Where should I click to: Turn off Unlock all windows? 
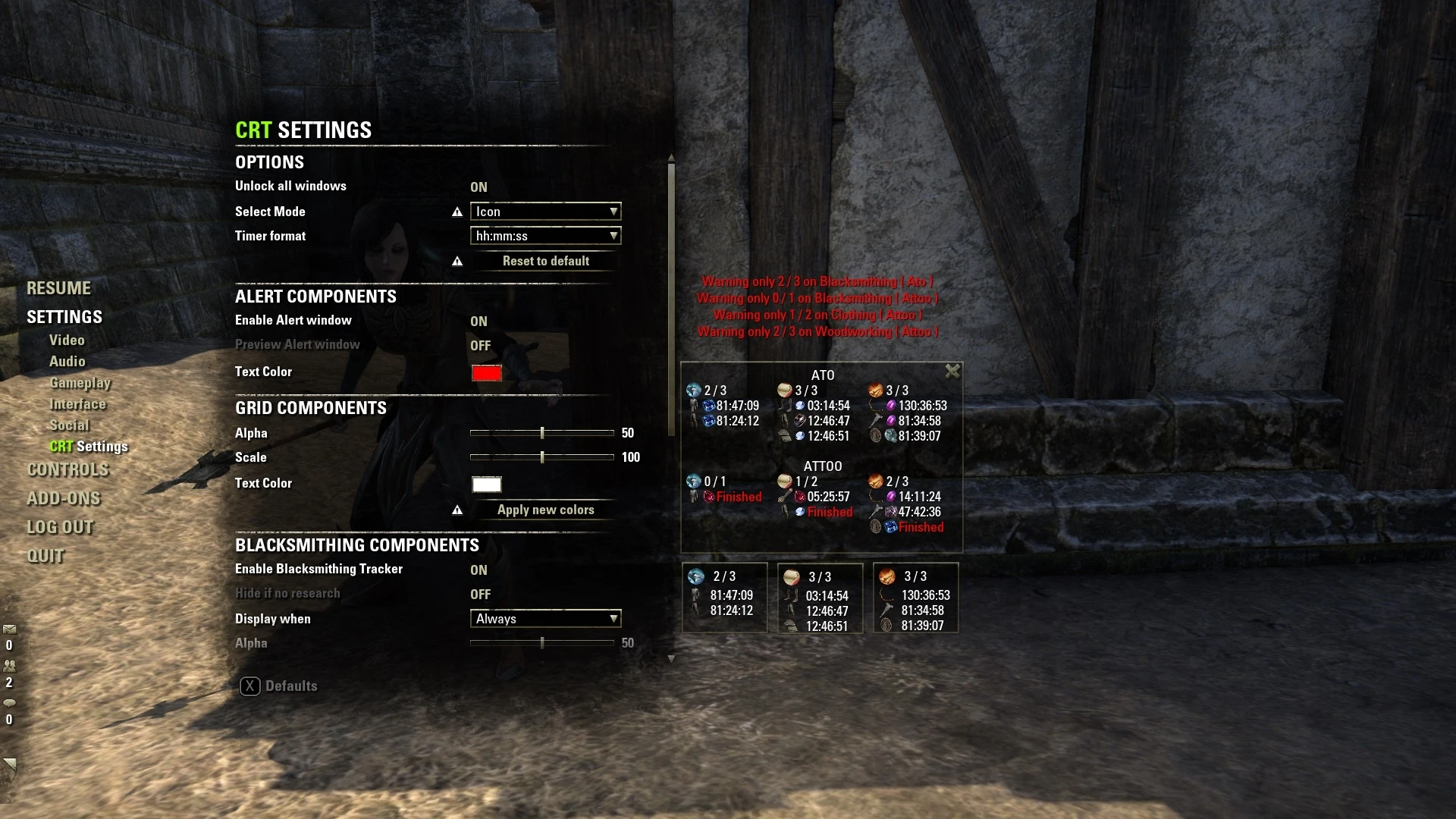(x=479, y=187)
